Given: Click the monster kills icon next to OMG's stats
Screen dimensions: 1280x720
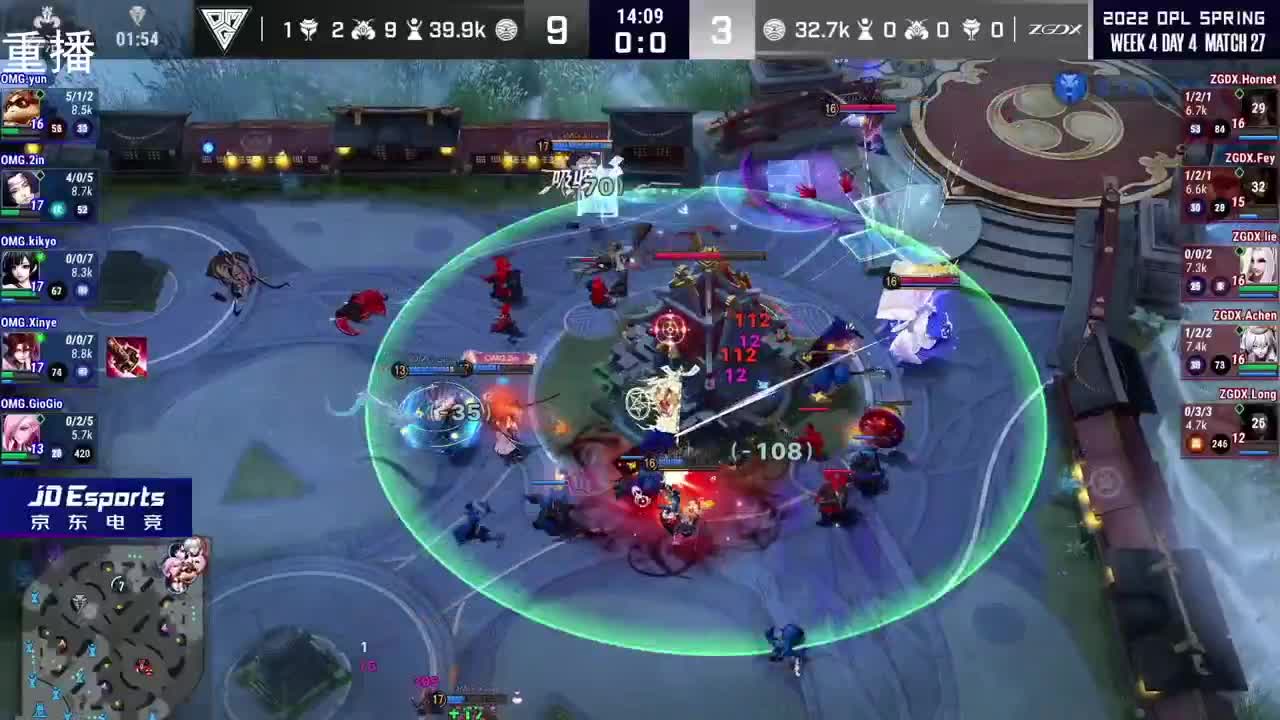Looking at the screenshot, I should tap(366, 28).
